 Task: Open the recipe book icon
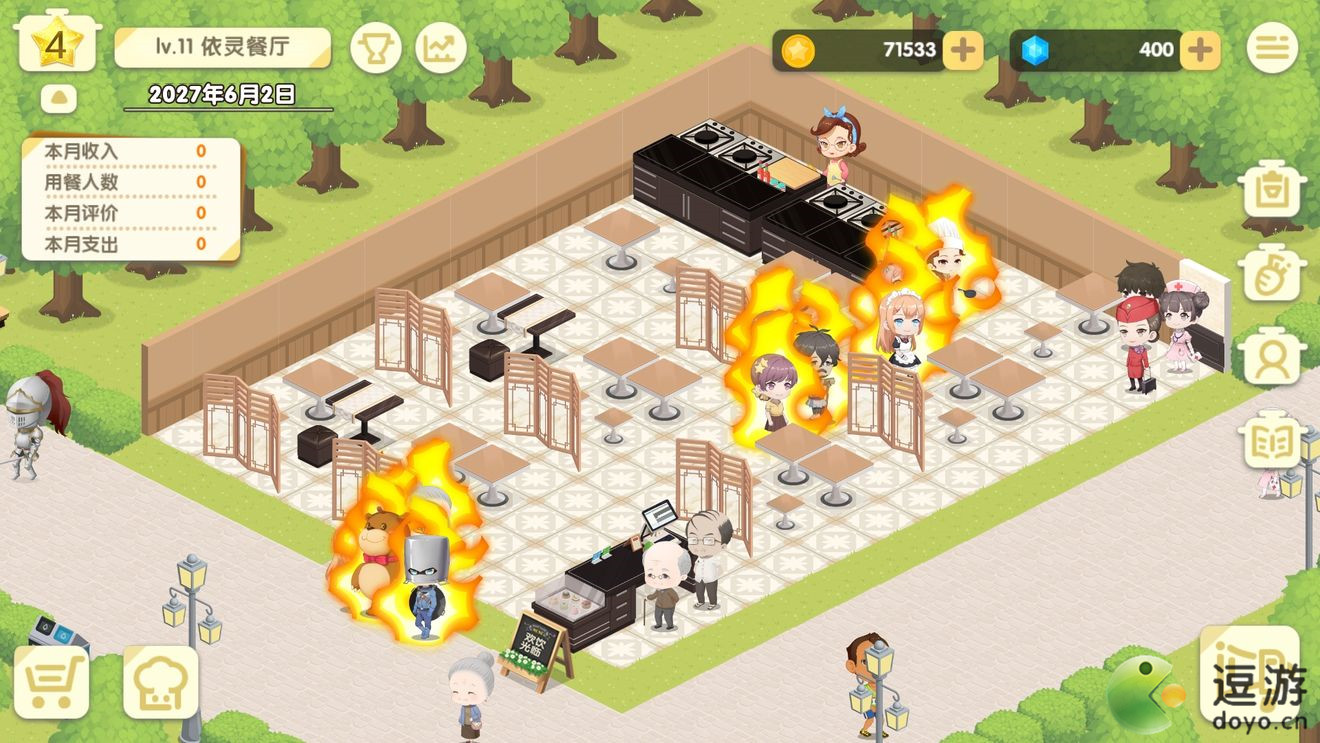pos(1272,440)
